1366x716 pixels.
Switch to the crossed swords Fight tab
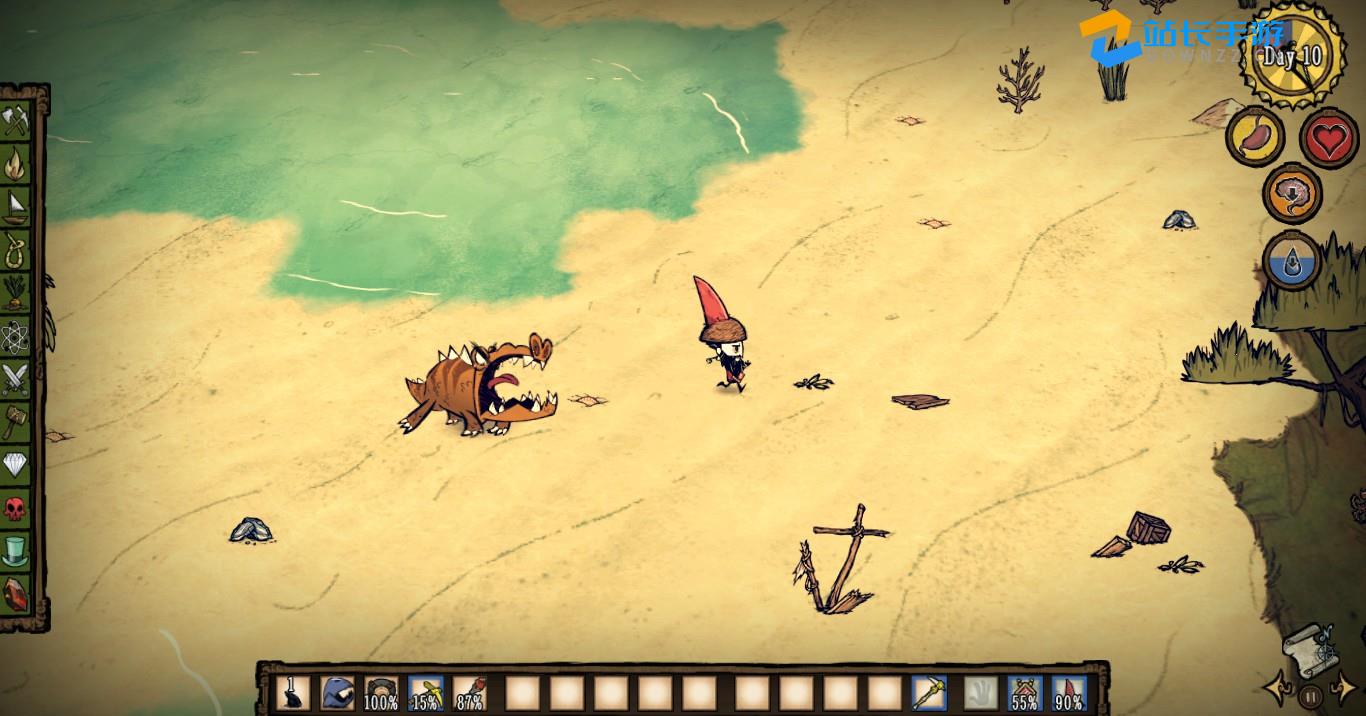[x=16, y=378]
